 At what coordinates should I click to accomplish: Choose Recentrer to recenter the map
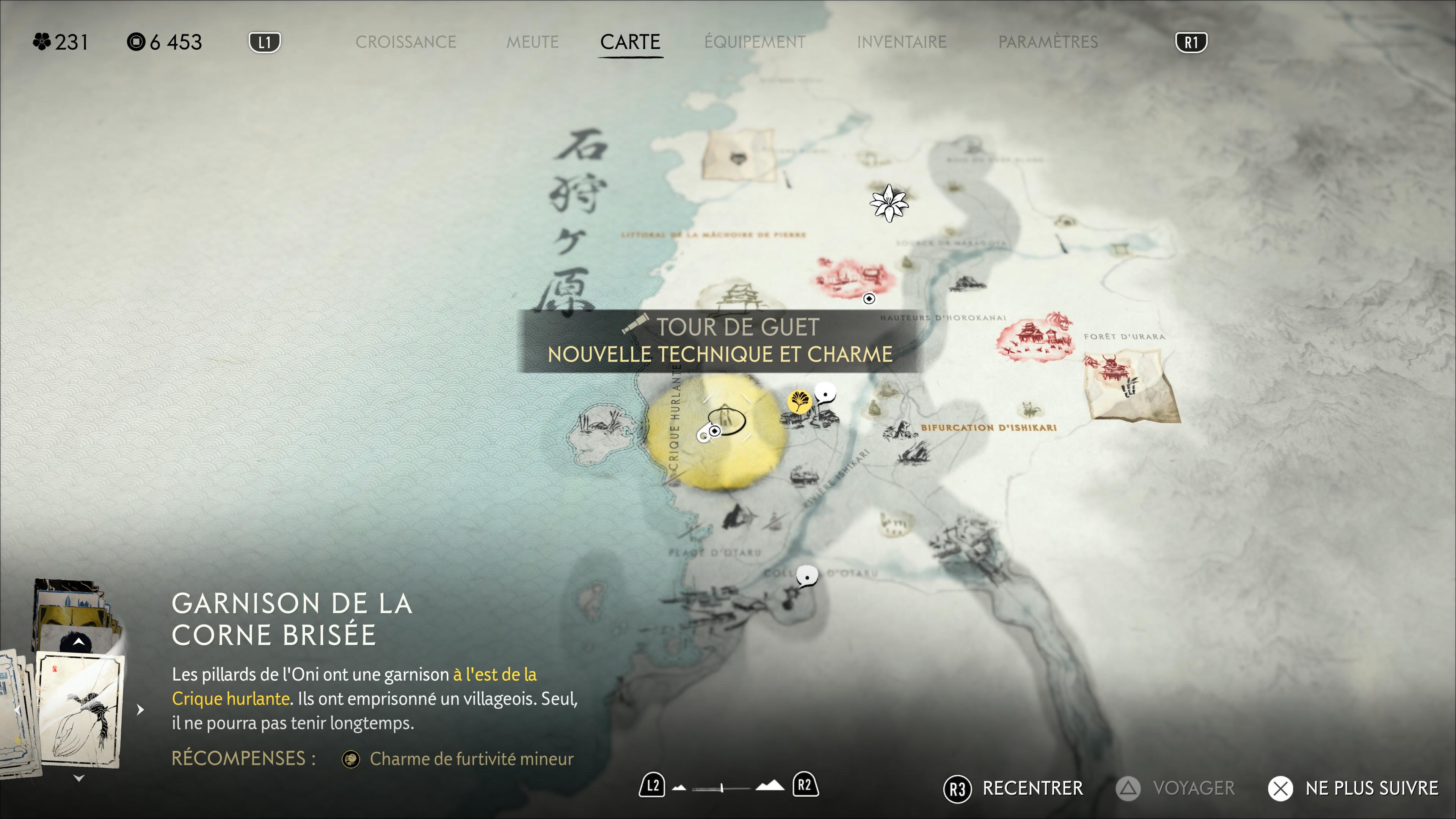(x=1014, y=788)
